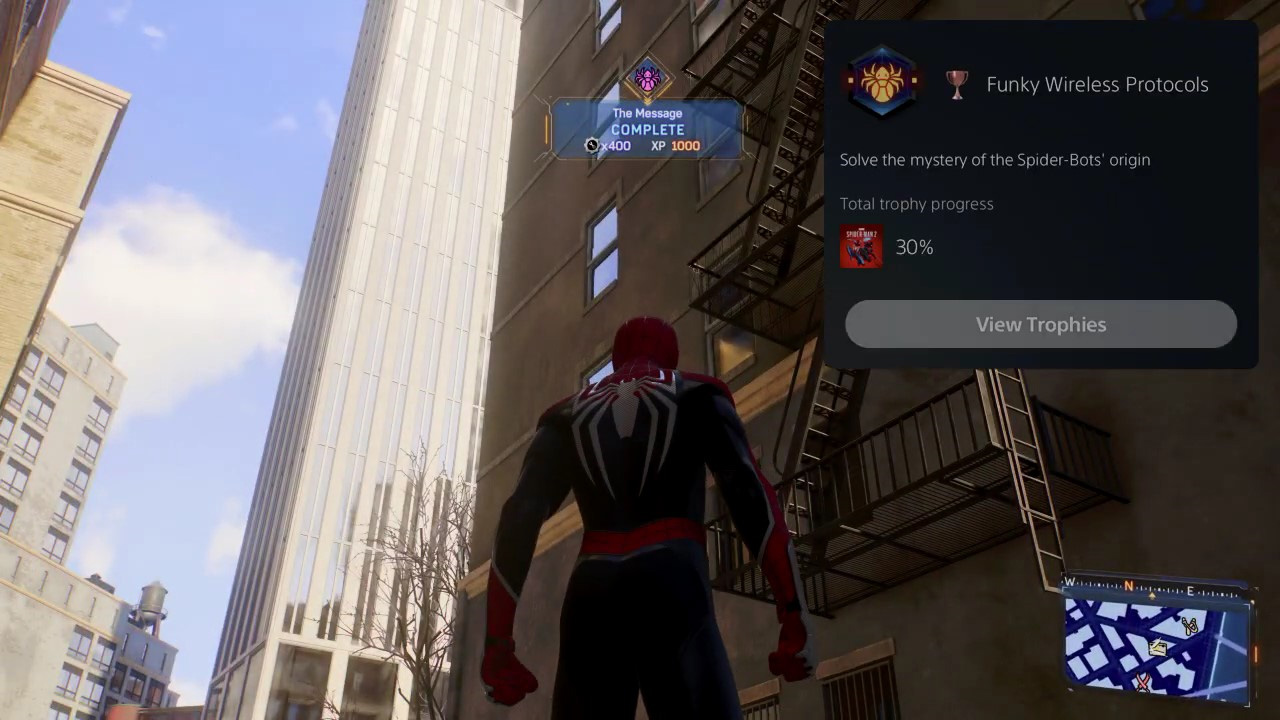1280x720 pixels.
Task: Click the North marker on the compass
Action: point(1129,584)
